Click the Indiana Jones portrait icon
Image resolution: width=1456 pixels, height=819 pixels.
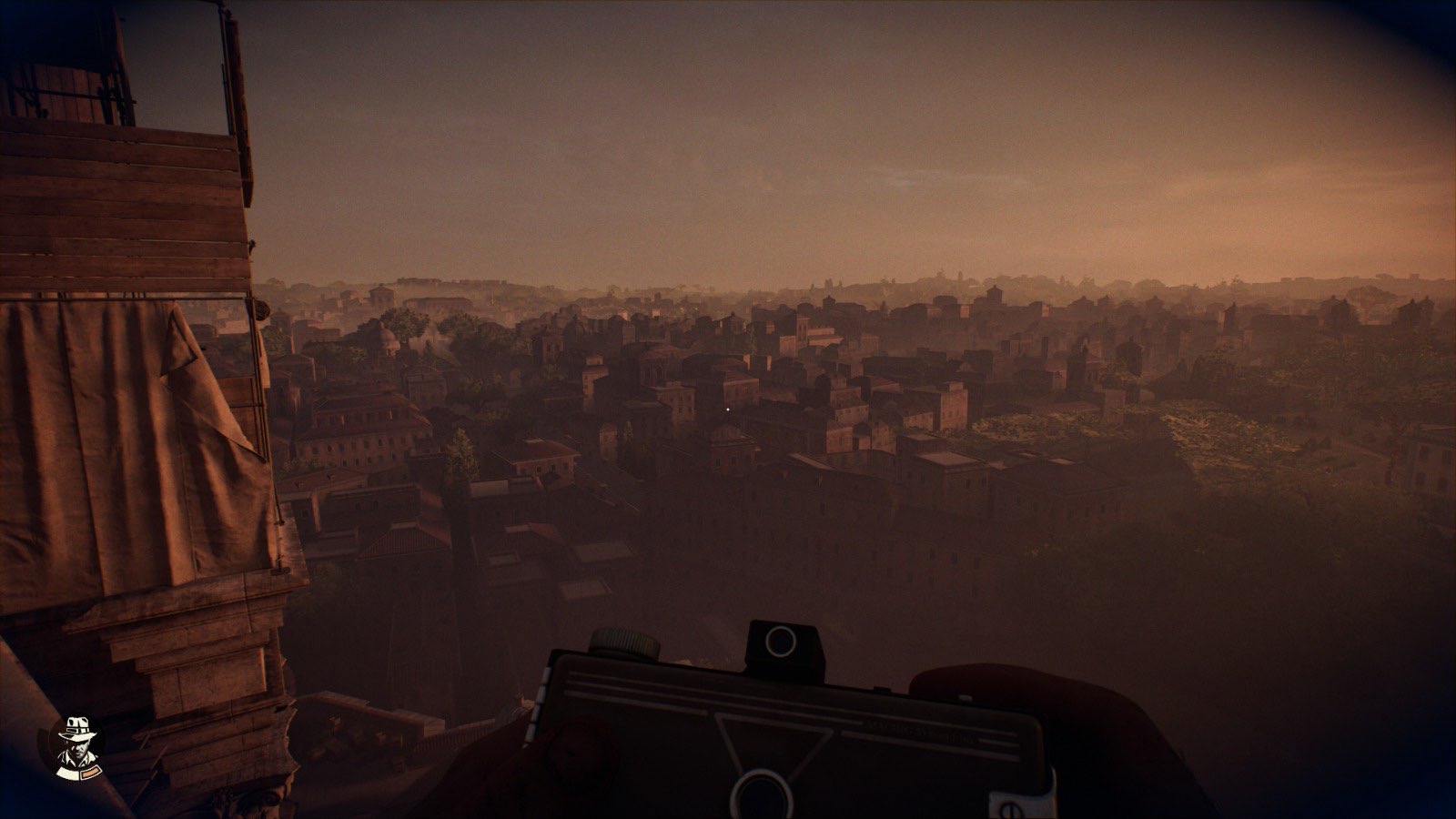coord(76,747)
